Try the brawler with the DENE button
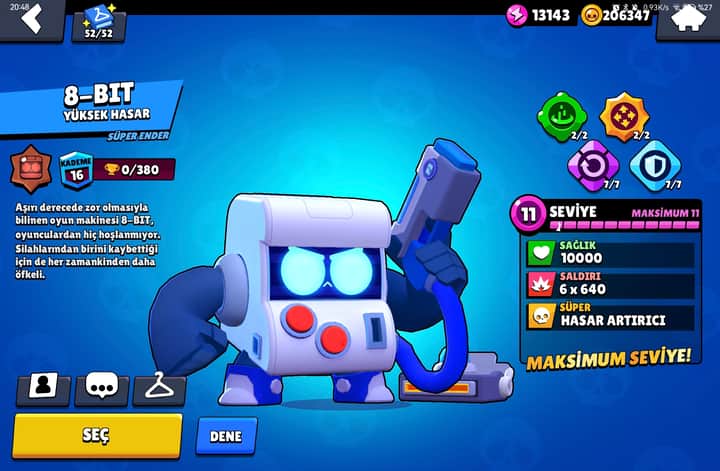Image resolution: width=720 pixels, height=471 pixels. click(x=226, y=436)
